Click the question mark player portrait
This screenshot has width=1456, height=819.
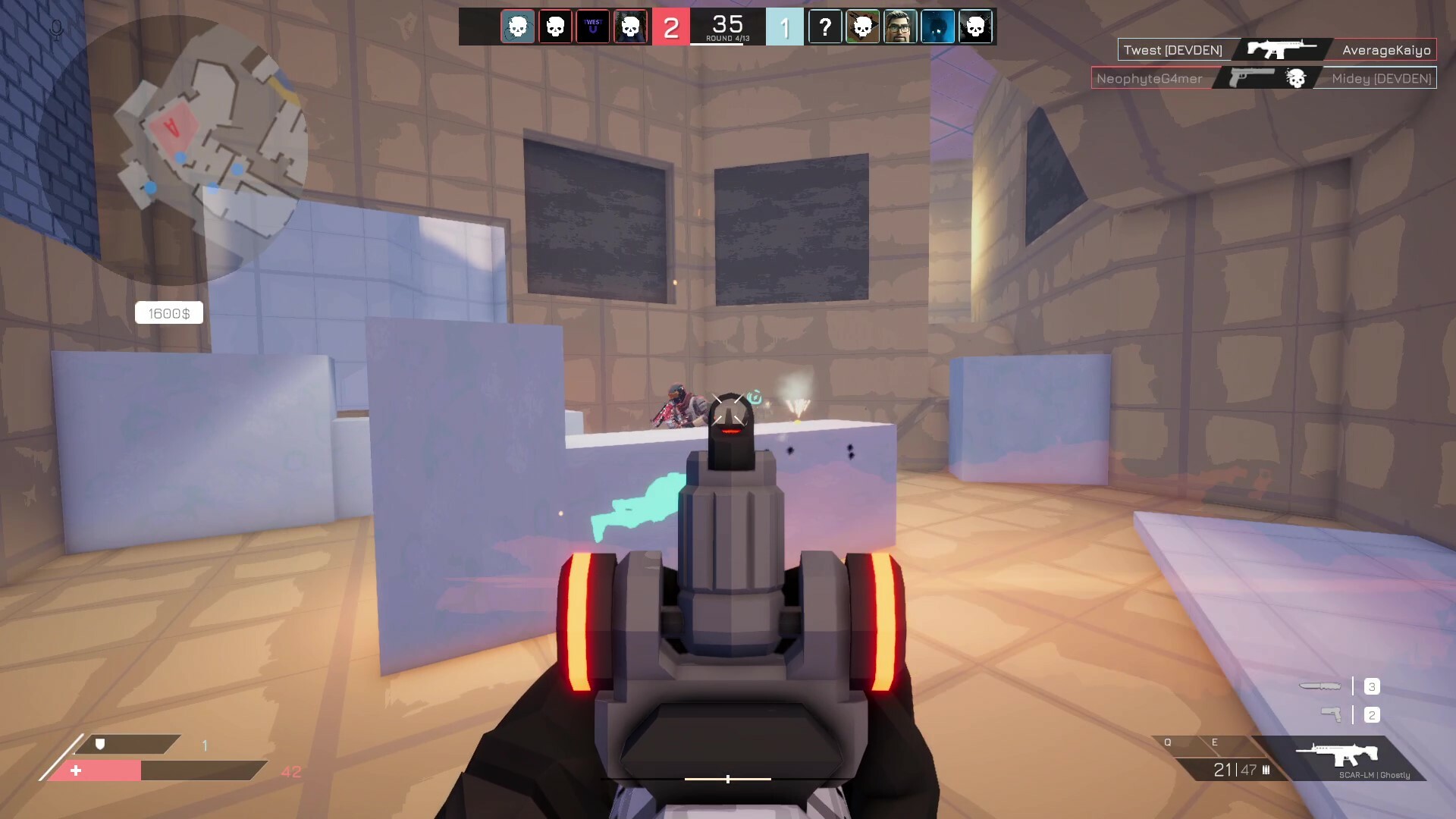[x=825, y=27]
